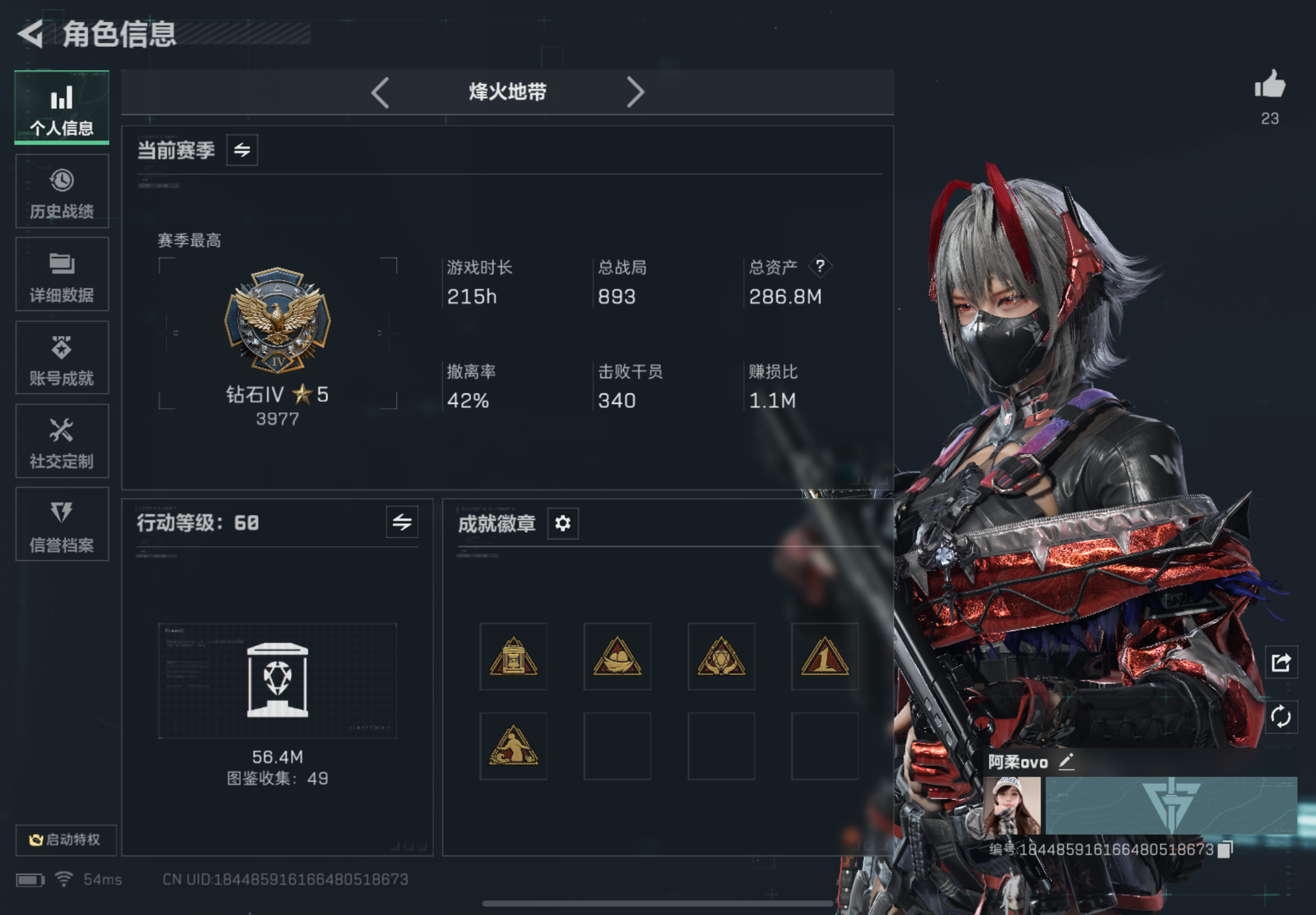
Task: Edit the nickname 阿柔ovo
Action: point(1067,762)
